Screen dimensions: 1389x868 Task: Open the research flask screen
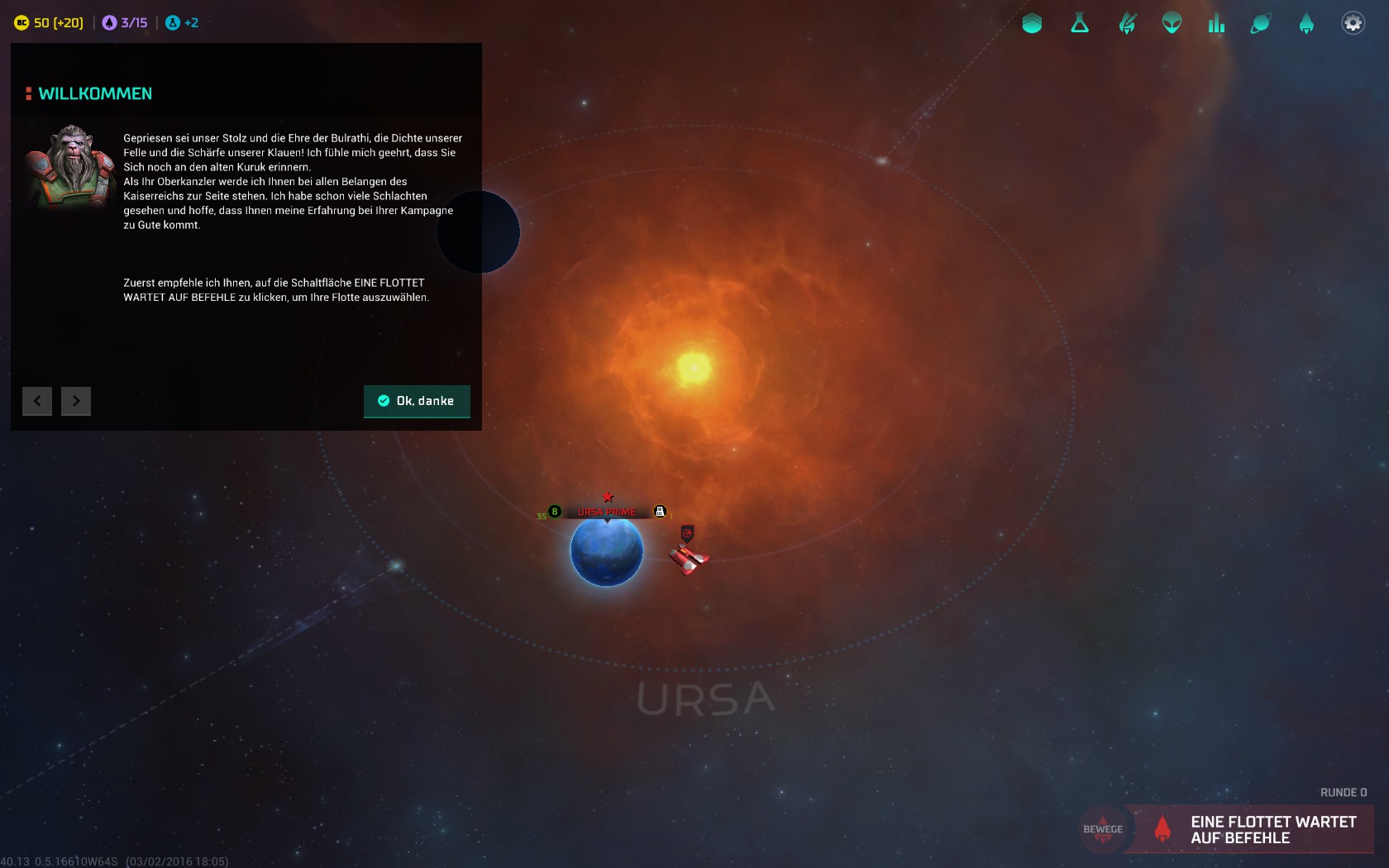point(1080,23)
